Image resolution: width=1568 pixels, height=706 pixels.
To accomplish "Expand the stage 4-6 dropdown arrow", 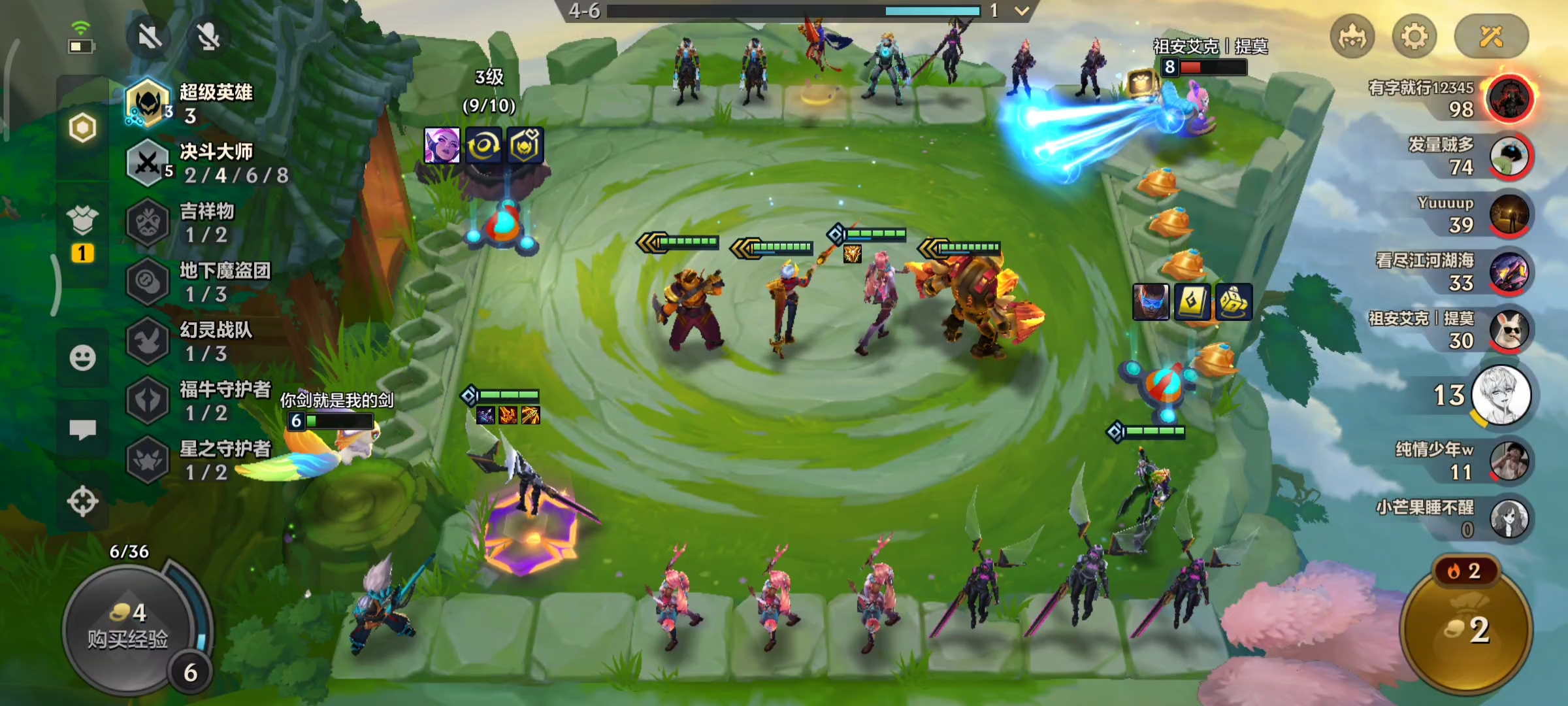I will click(1022, 11).
